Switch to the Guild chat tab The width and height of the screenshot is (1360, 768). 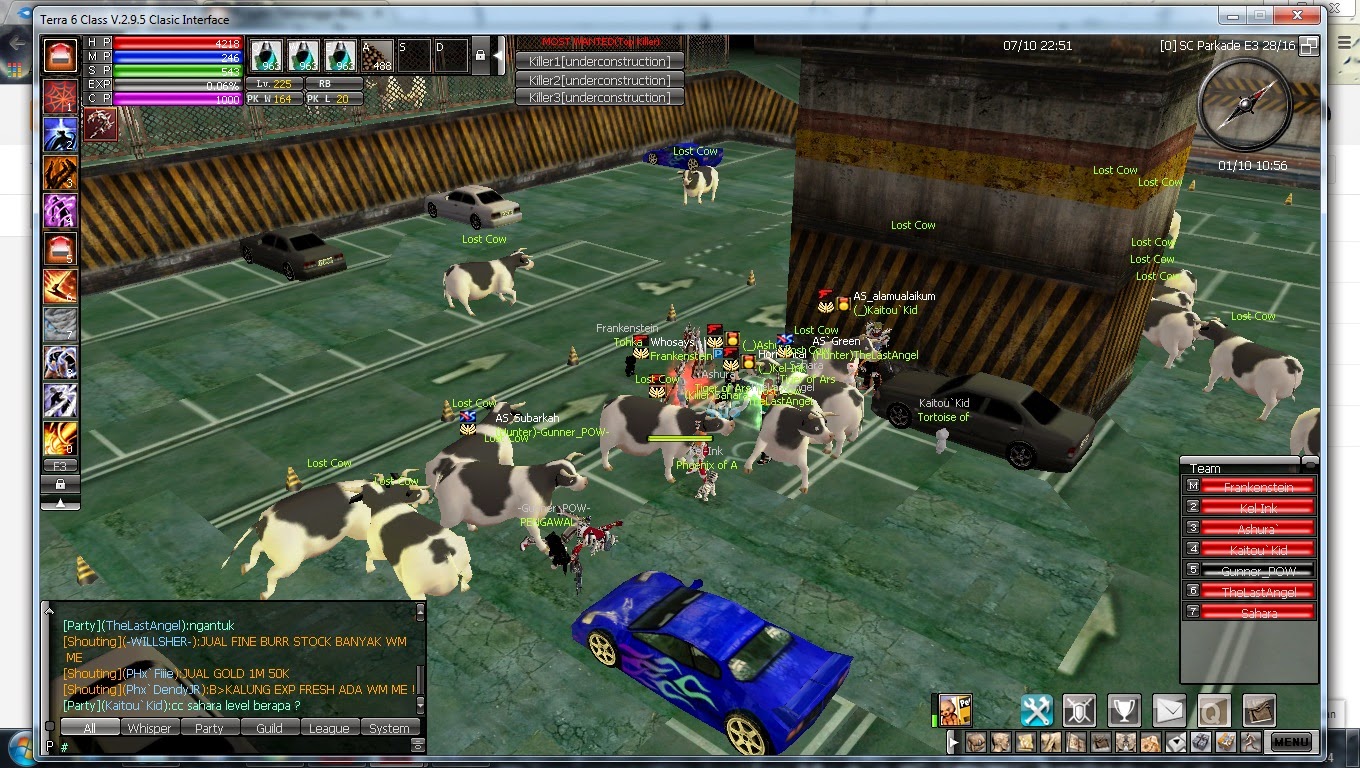tap(269, 728)
